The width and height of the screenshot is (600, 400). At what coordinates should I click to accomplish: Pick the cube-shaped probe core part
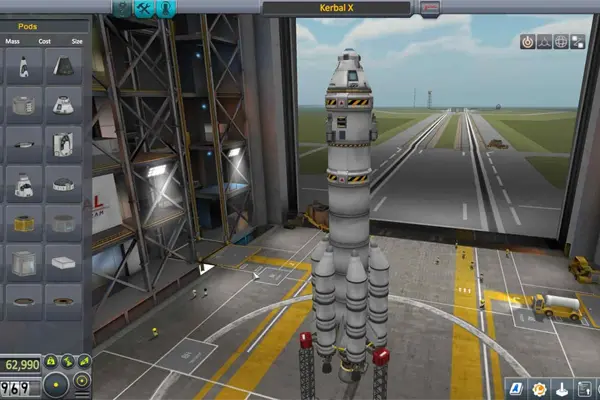pos(23,261)
